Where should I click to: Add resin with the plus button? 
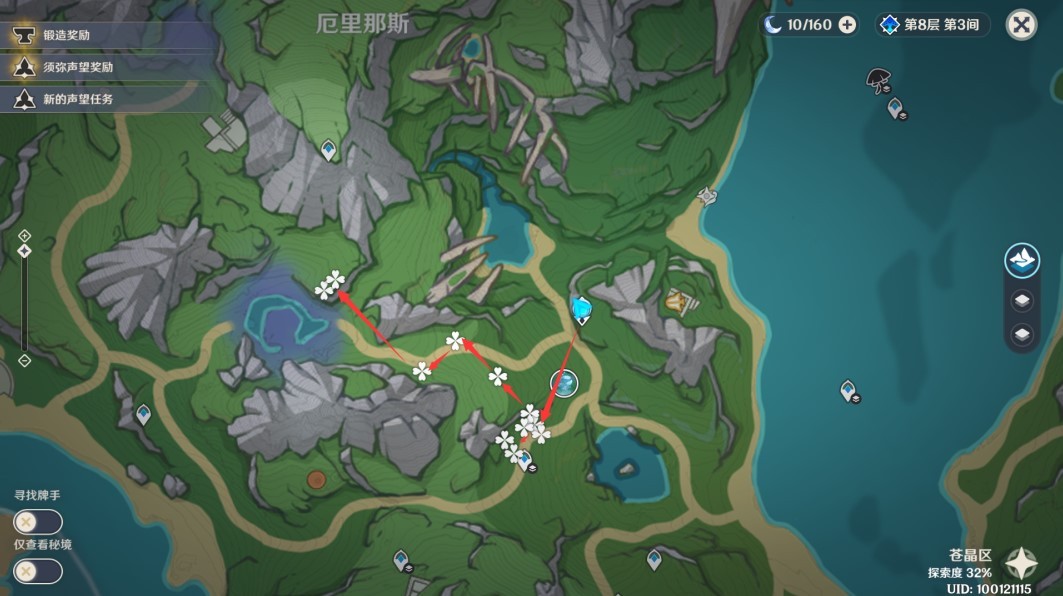coord(847,25)
